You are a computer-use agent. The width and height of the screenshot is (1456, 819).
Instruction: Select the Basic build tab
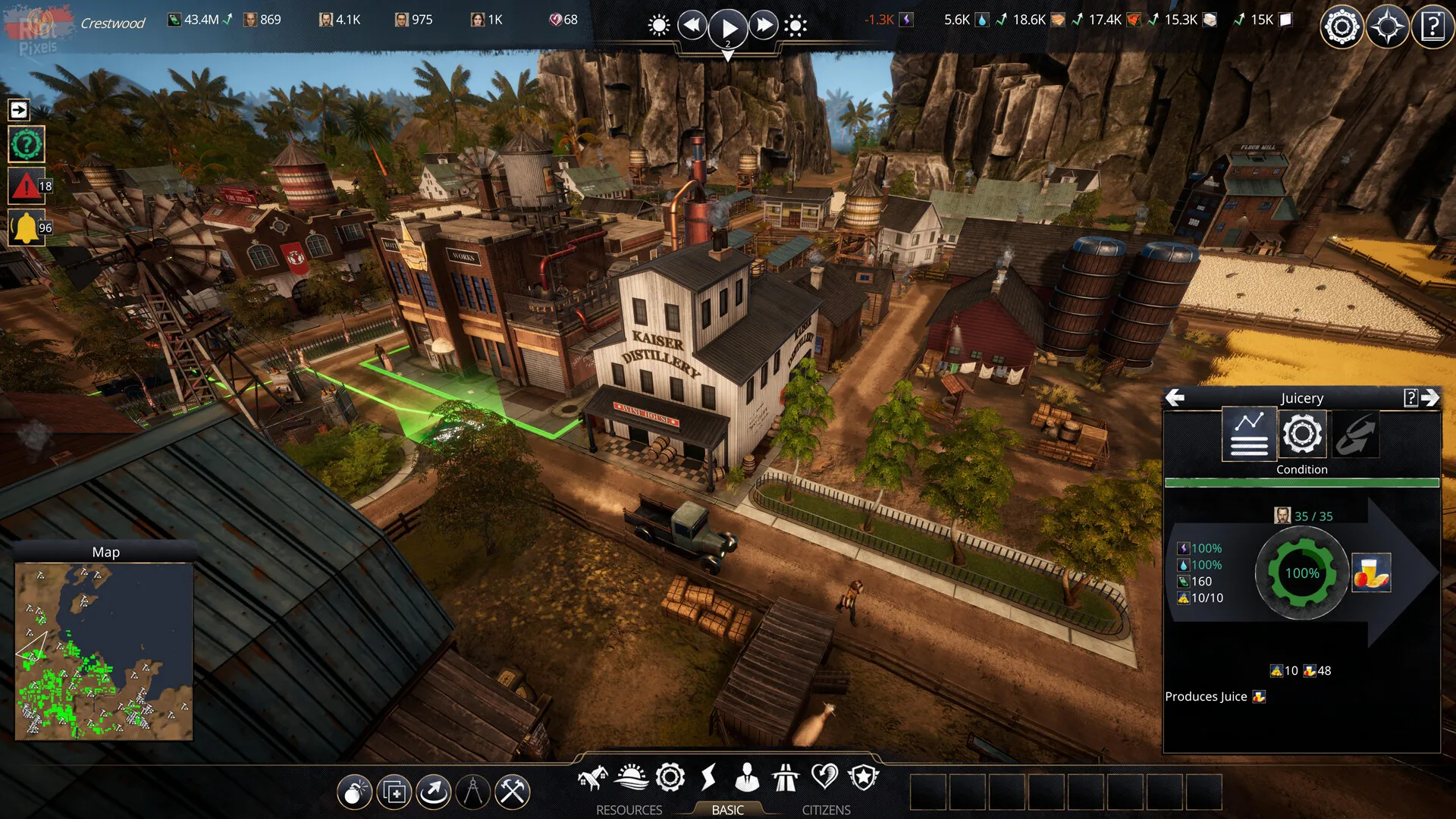click(727, 810)
